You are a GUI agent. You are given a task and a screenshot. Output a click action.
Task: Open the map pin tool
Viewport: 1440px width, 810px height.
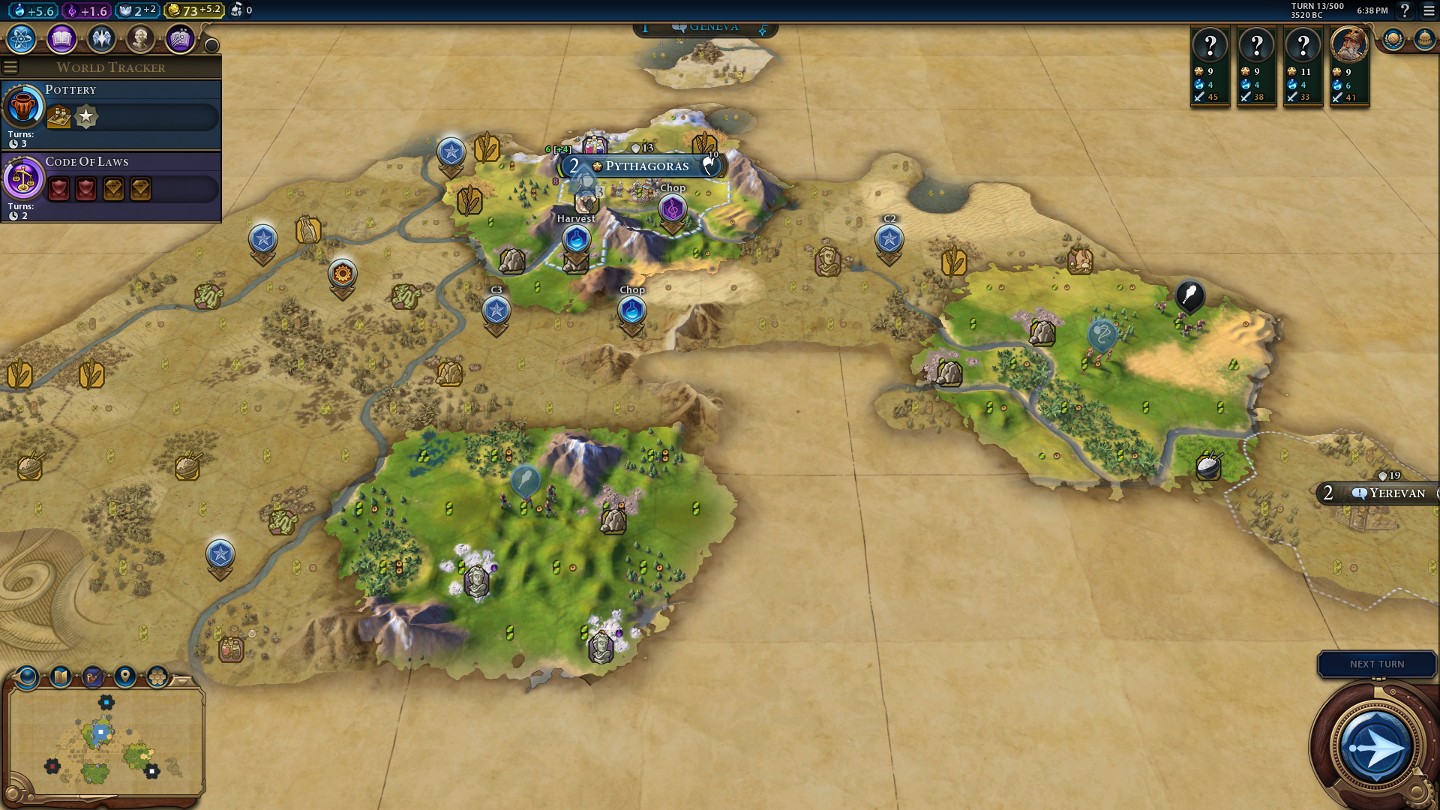click(x=125, y=677)
